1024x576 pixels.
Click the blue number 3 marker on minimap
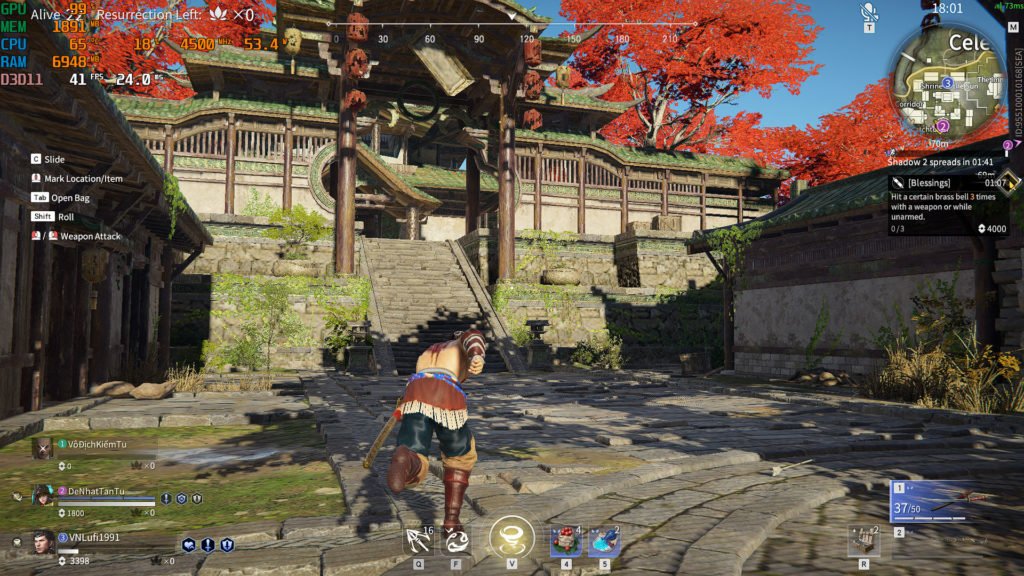click(x=946, y=82)
